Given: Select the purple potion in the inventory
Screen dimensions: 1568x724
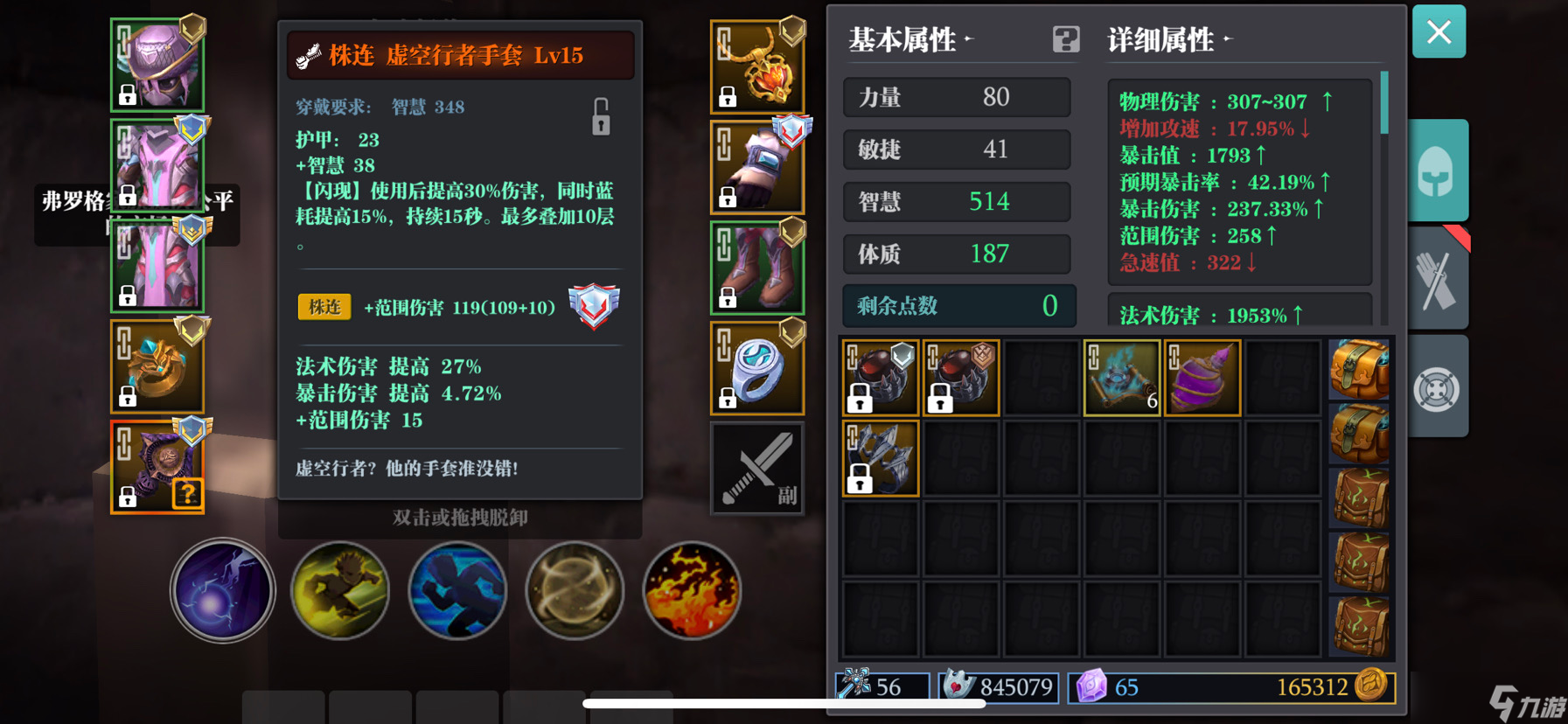Looking at the screenshot, I should [1202, 377].
